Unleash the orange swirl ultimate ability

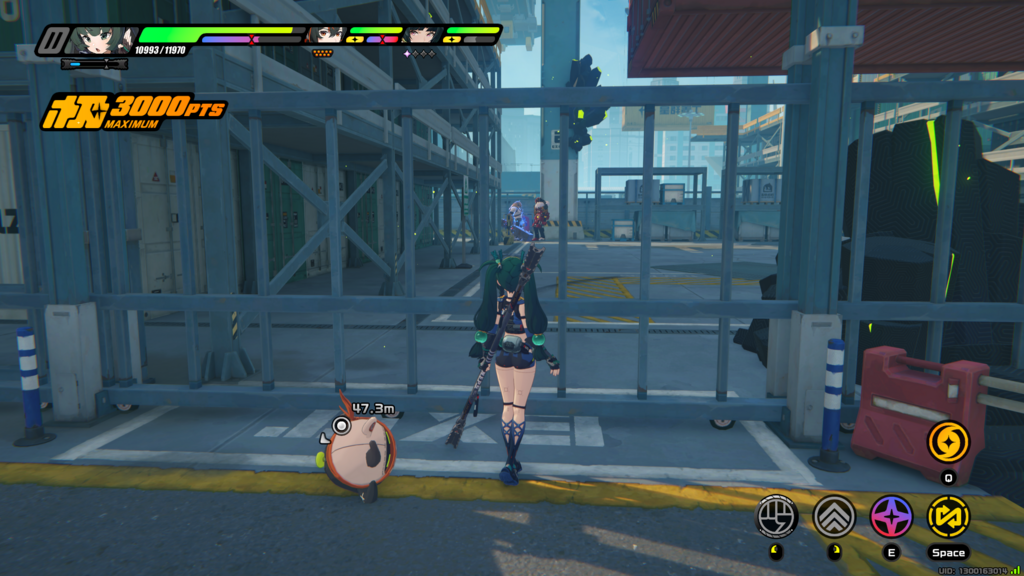pos(947,441)
